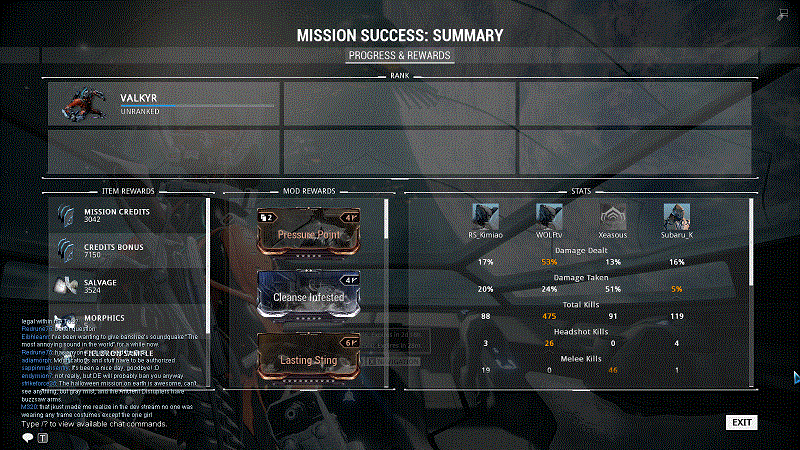Click the top-right corner screen icon
The image size is (800, 450).
[x=781, y=14]
